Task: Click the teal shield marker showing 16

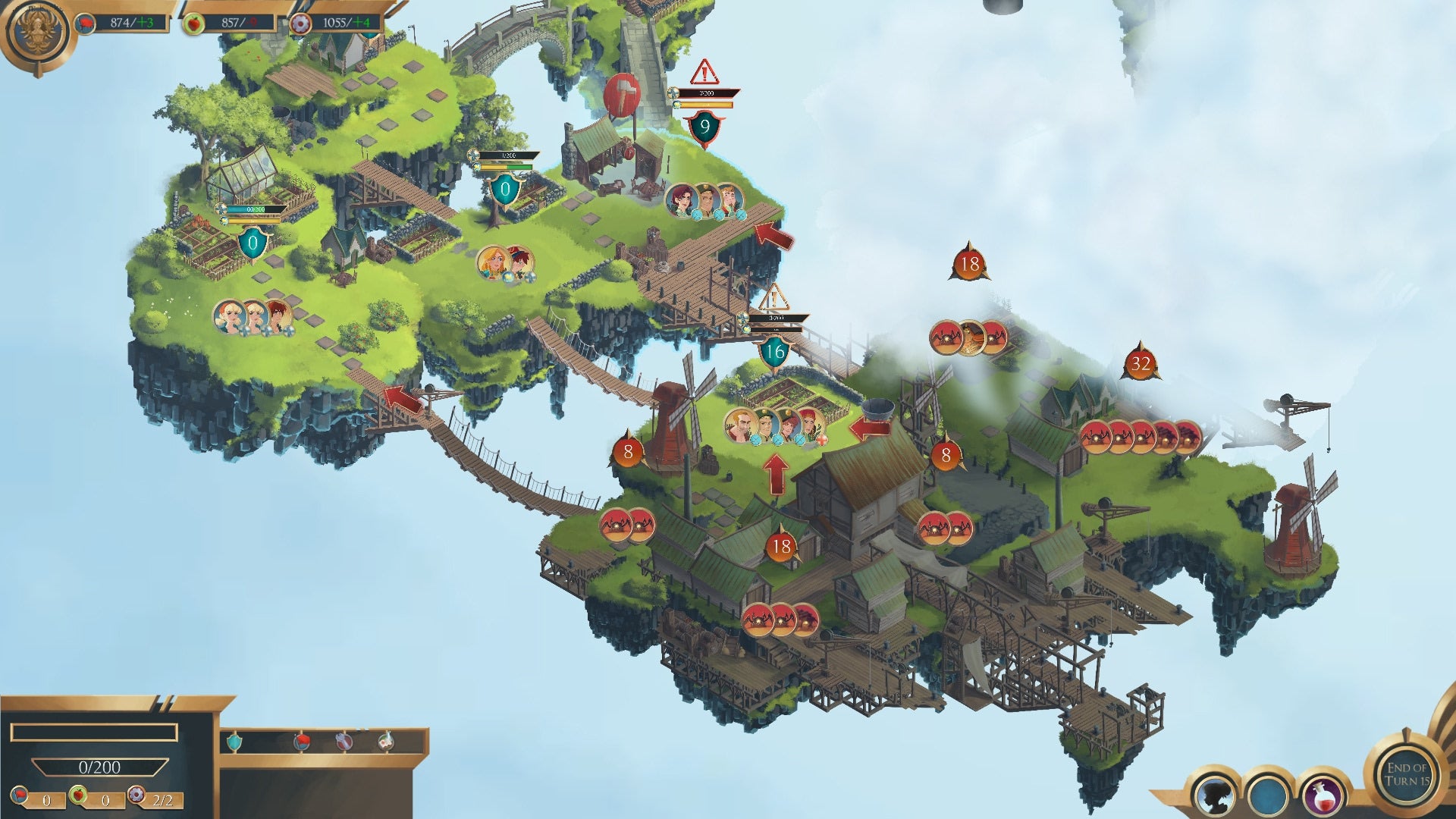Action: click(x=774, y=352)
